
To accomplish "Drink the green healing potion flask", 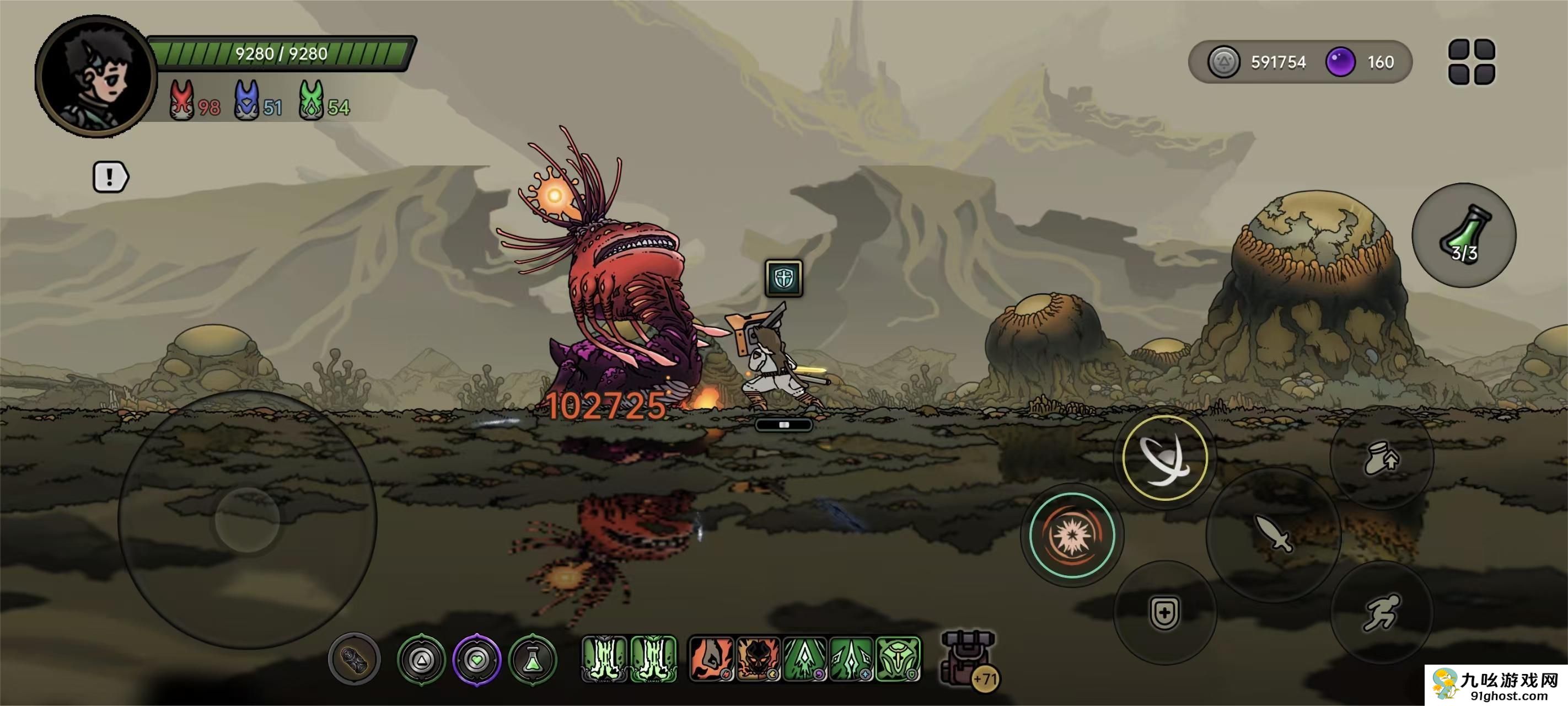I will point(1464,236).
